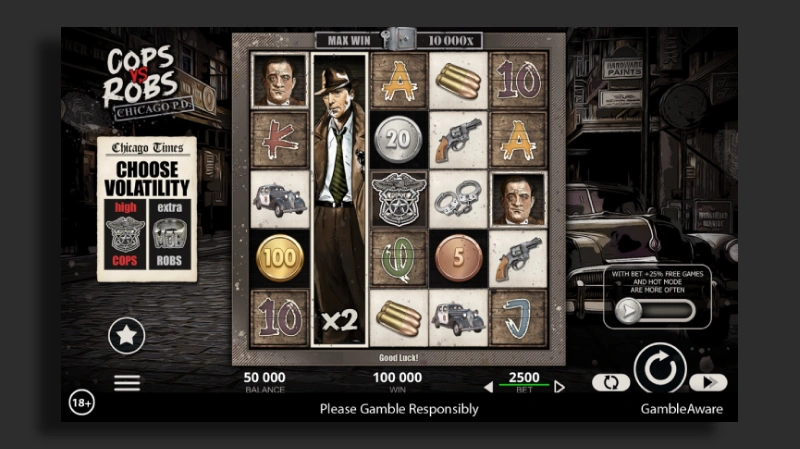This screenshot has width=800, height=449.
Task: Open the hamburger menu
Action: click(126, 383)
